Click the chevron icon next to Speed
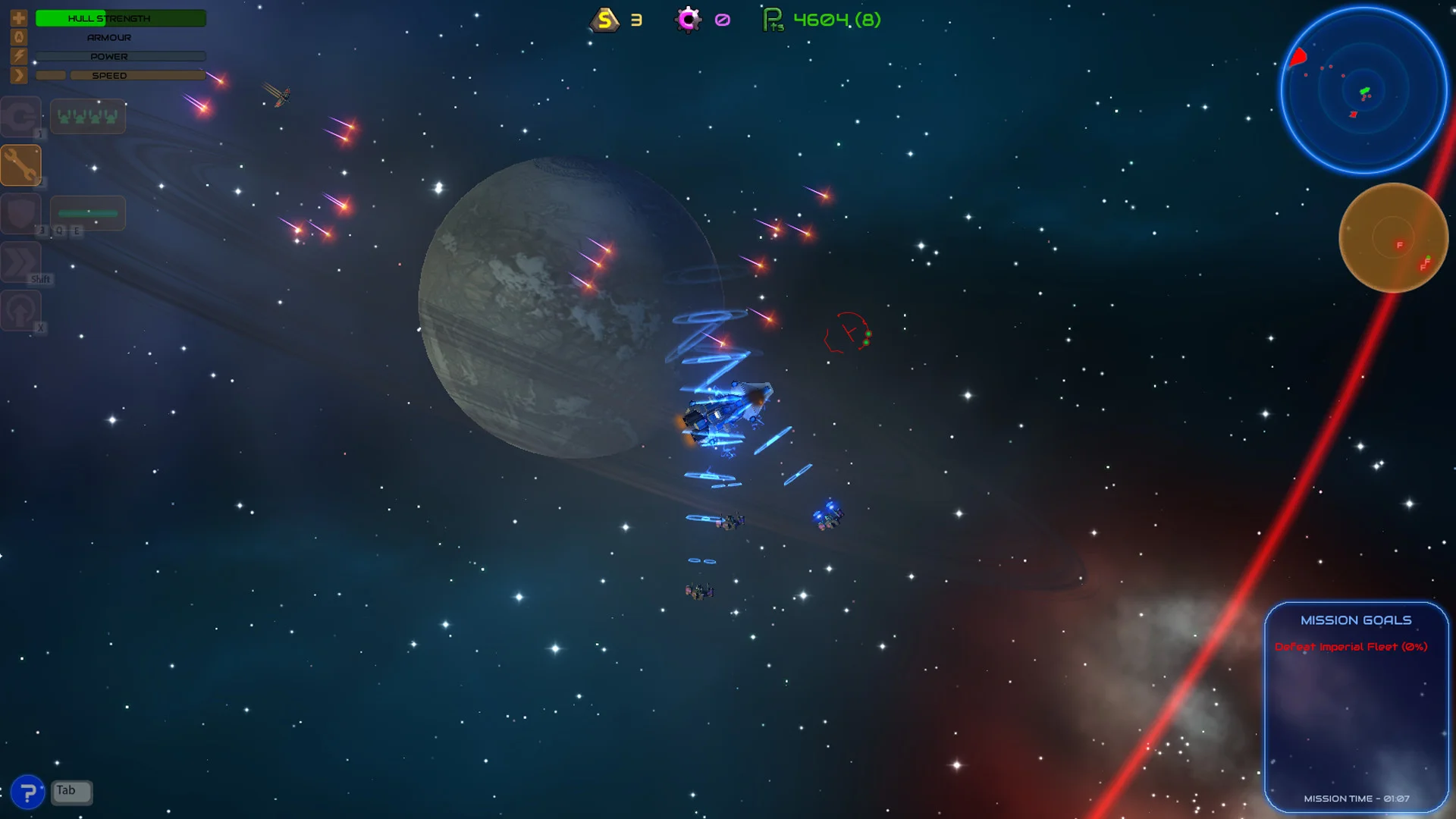The width and height of the screenshot is (1456, 819). pos(18,74)
